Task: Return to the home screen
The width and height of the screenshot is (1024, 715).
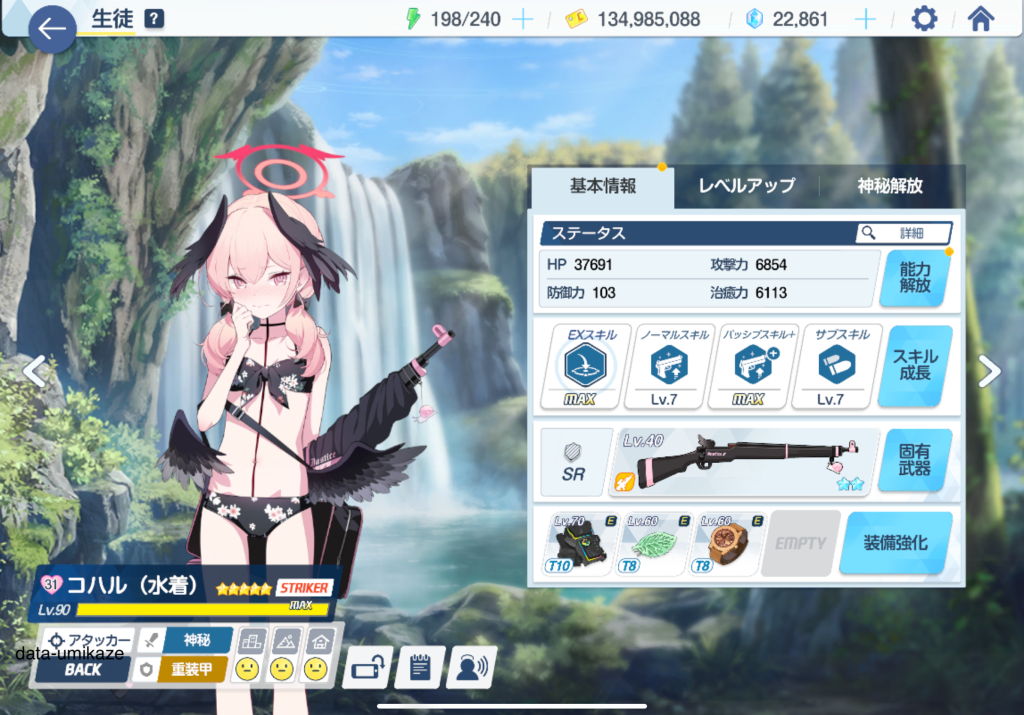Action: pyautogui.click(x=980, y=19)
